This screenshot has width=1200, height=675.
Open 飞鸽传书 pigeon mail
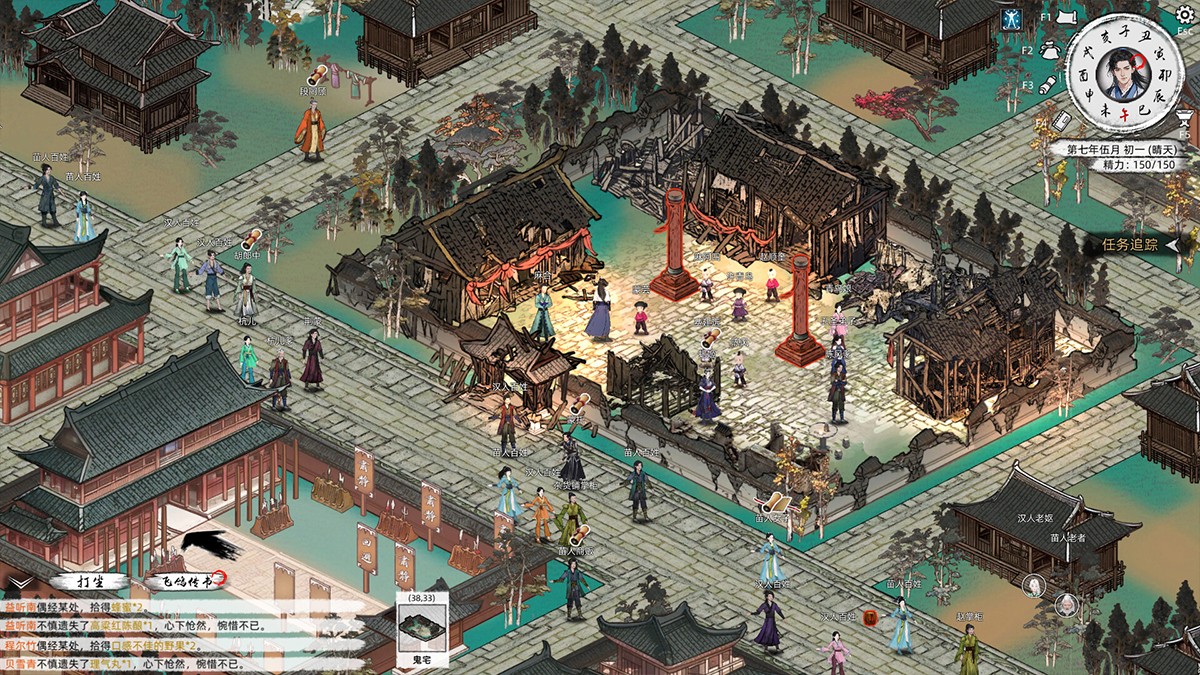point(183,581)
